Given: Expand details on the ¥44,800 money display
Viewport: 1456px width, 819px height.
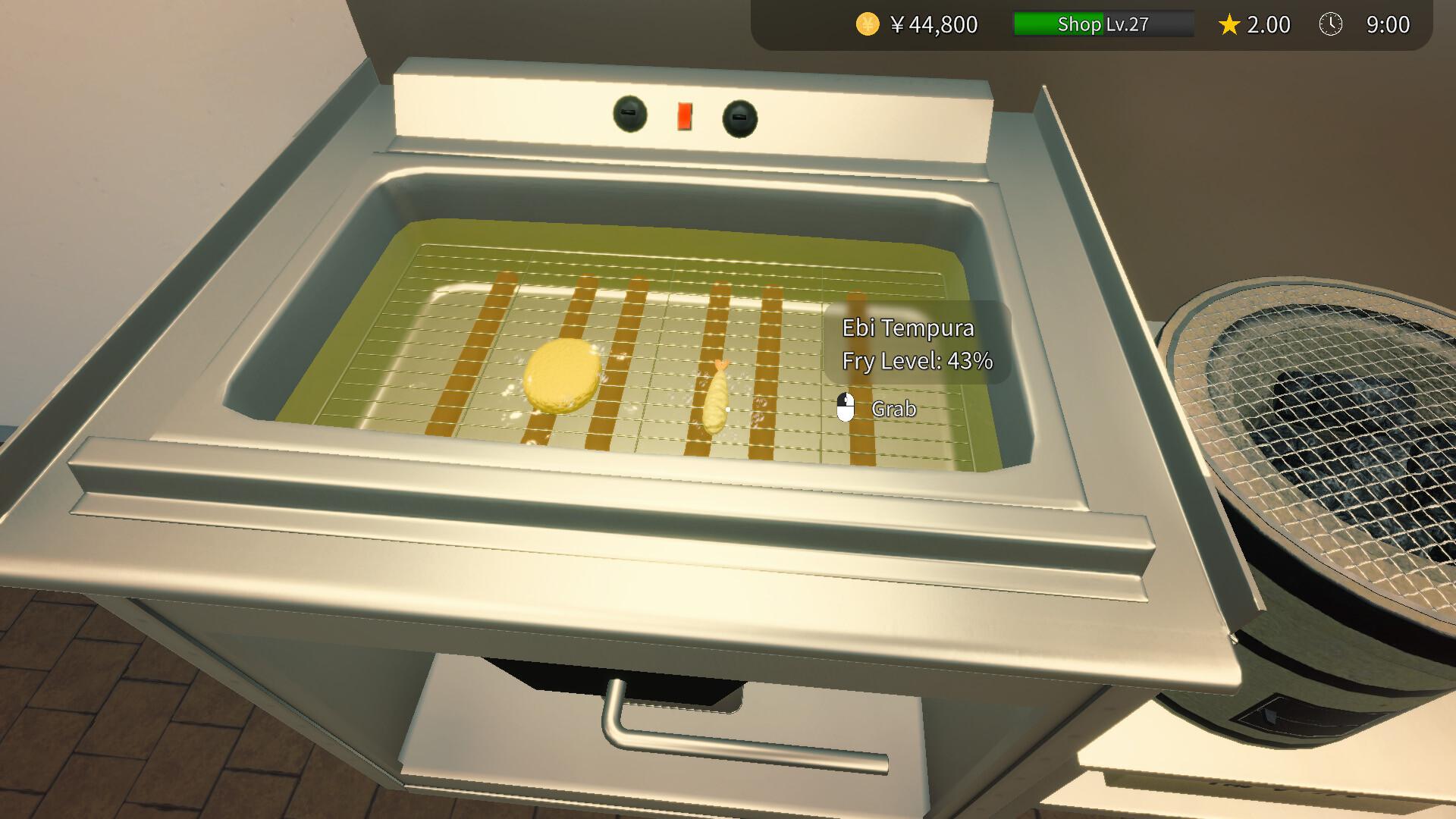Looking at the screenshot, I should point(933,24).
